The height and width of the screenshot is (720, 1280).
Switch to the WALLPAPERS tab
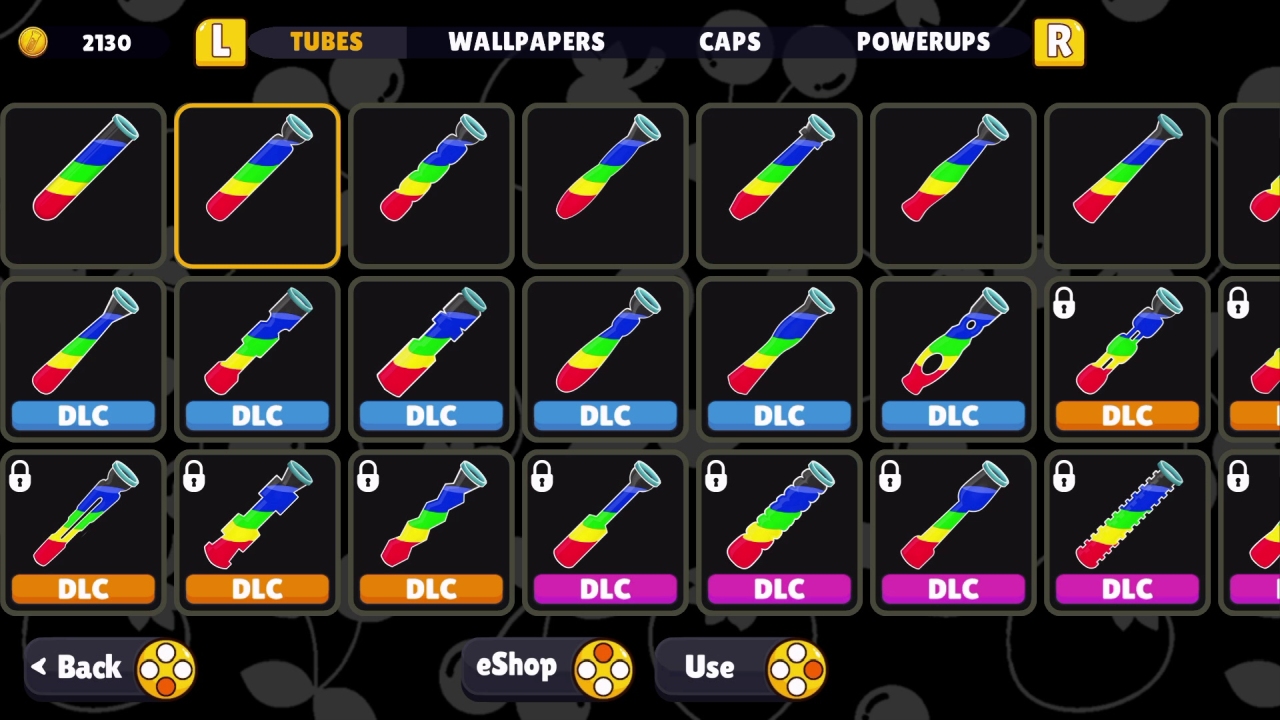[x=527, y=42]
